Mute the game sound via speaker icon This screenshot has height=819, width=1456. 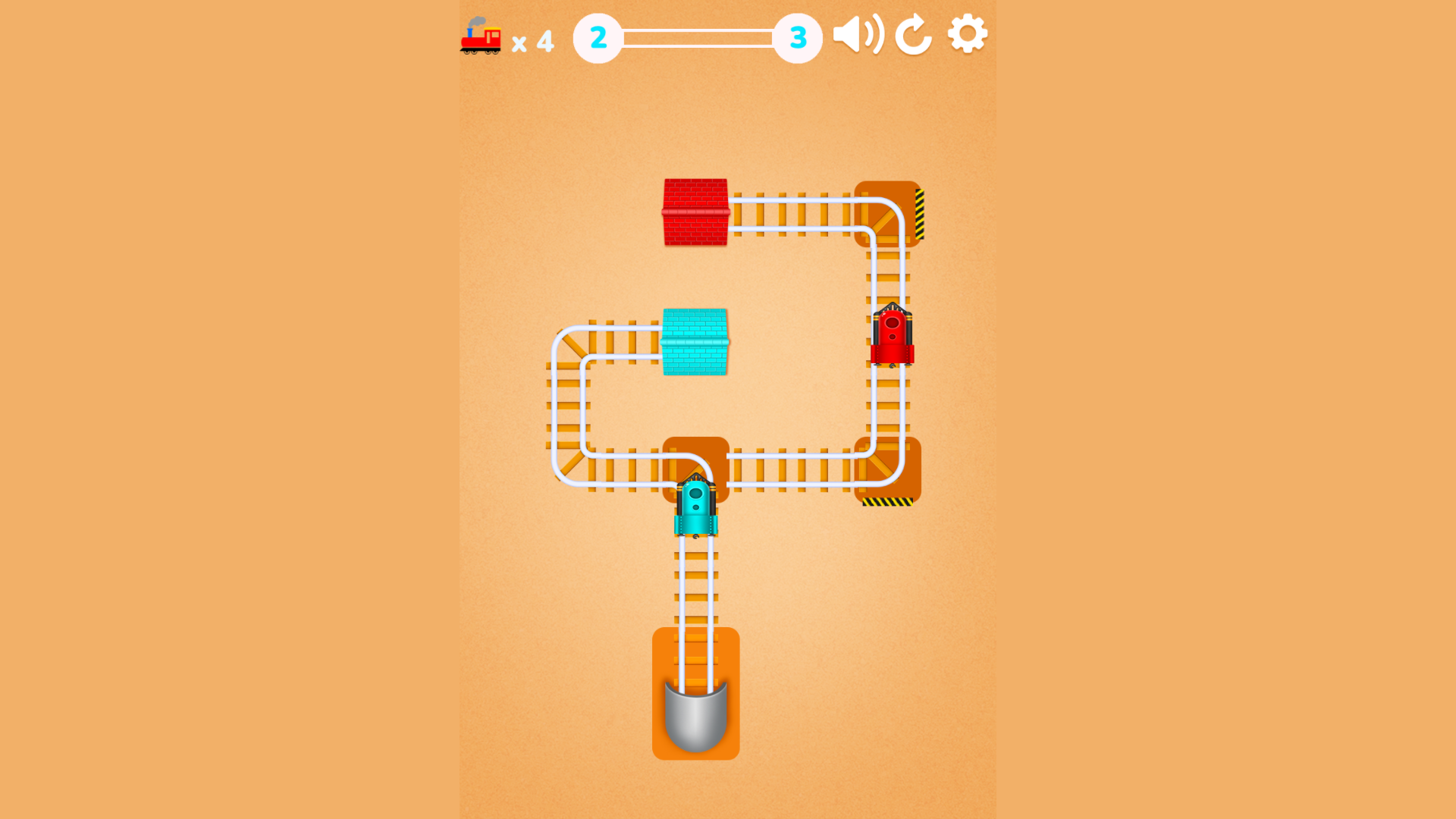pos(858,34)
